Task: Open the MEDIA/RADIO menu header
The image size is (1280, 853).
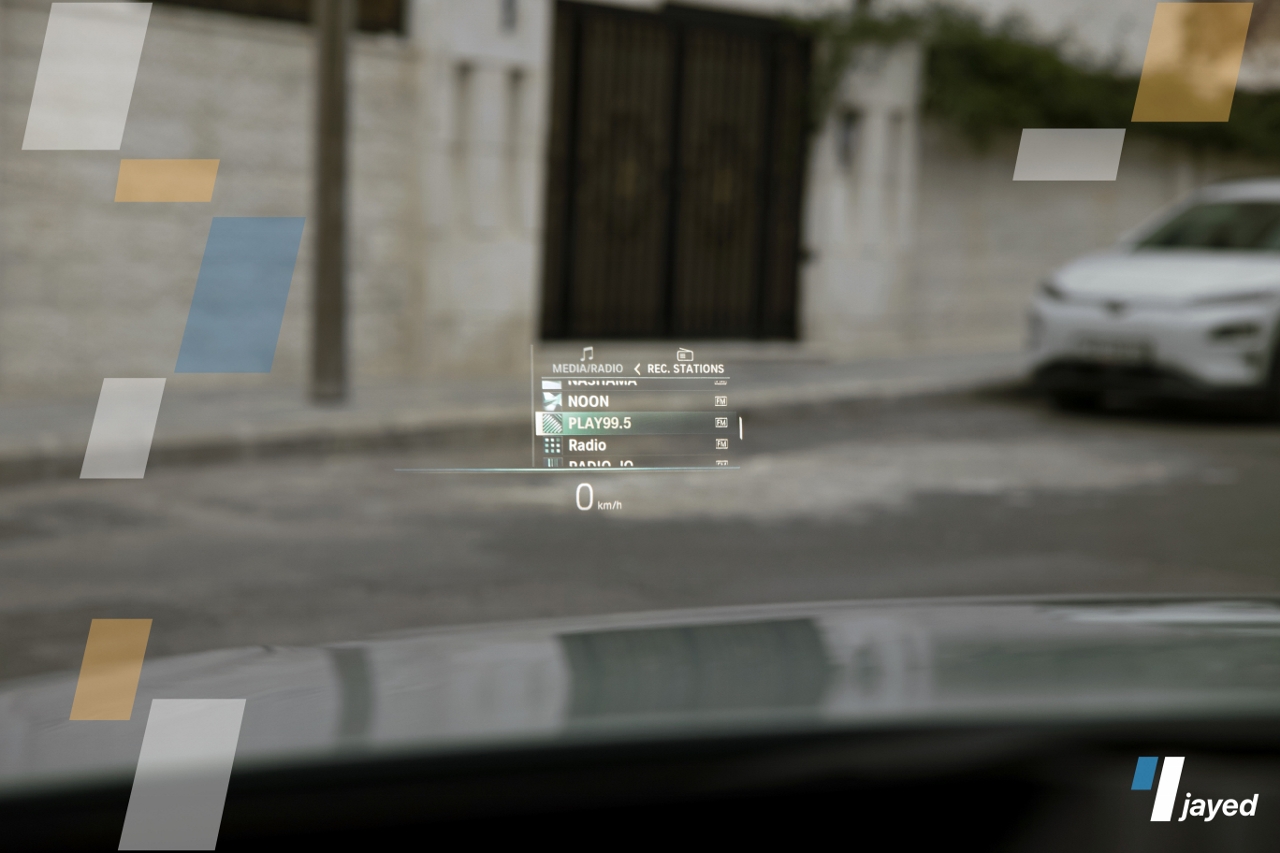Action: click(587, 367)
